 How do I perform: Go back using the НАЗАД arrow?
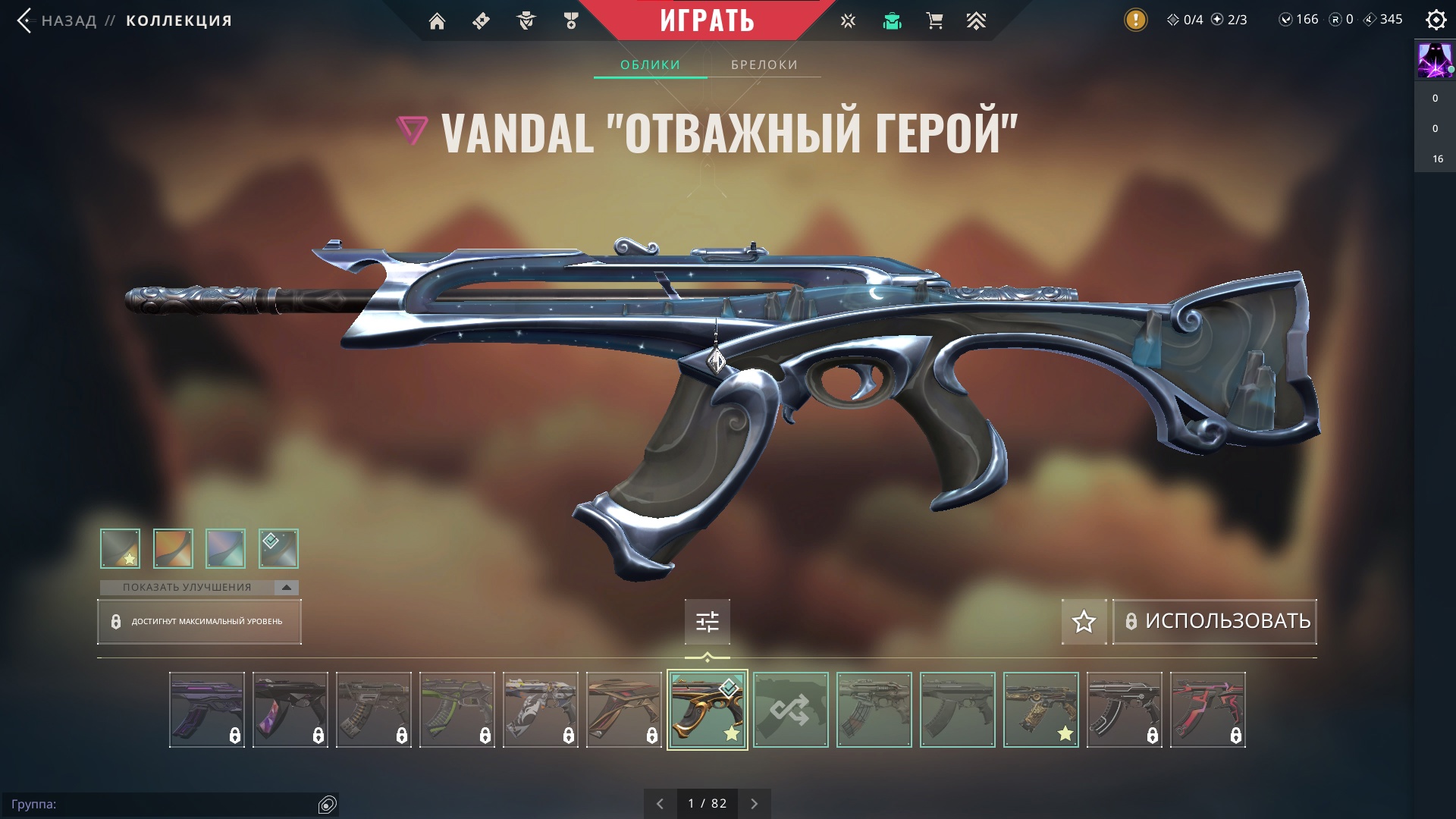[x=26, y=20]
